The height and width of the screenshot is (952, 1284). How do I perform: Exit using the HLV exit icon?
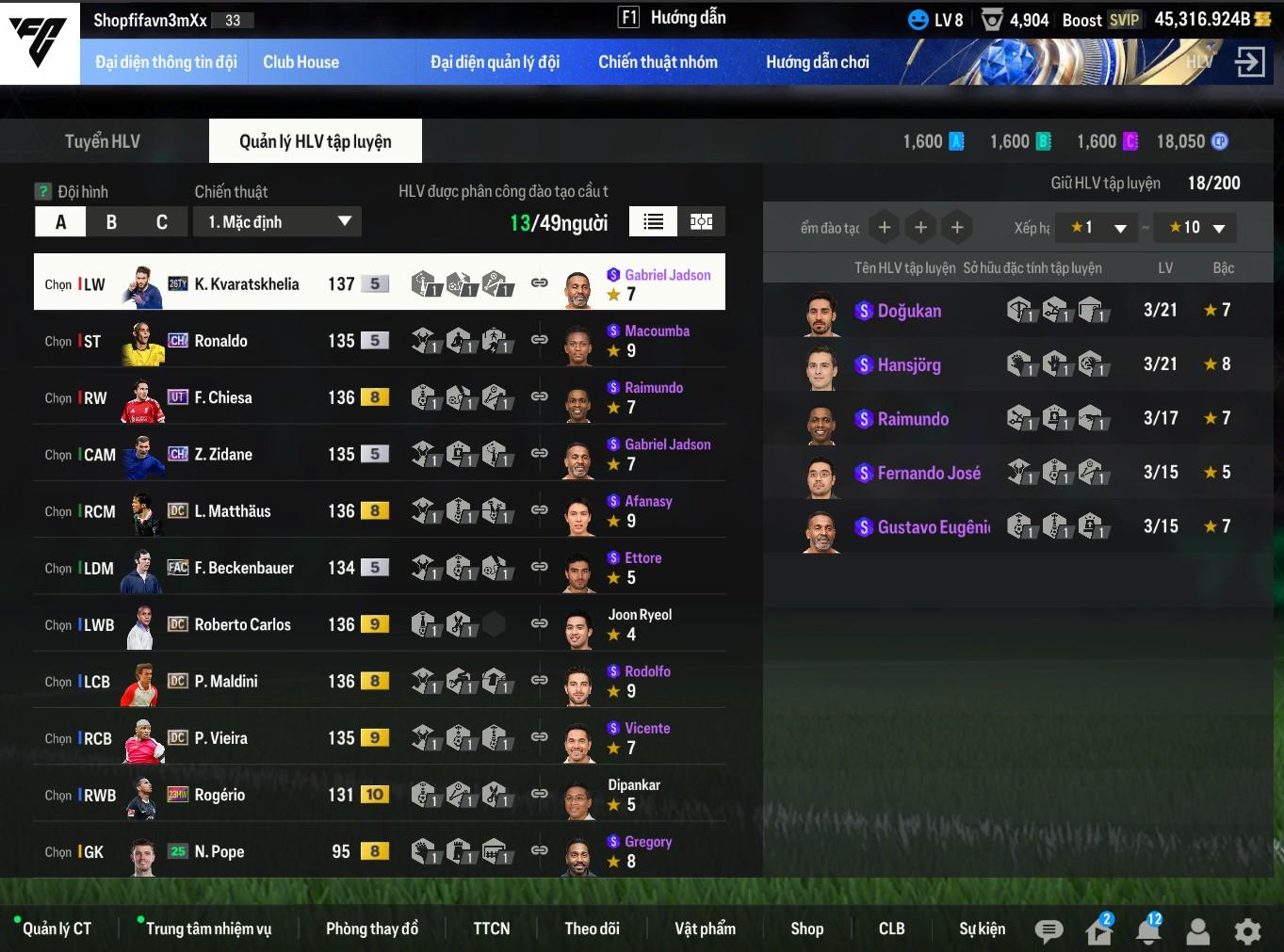click(1250, 62)
